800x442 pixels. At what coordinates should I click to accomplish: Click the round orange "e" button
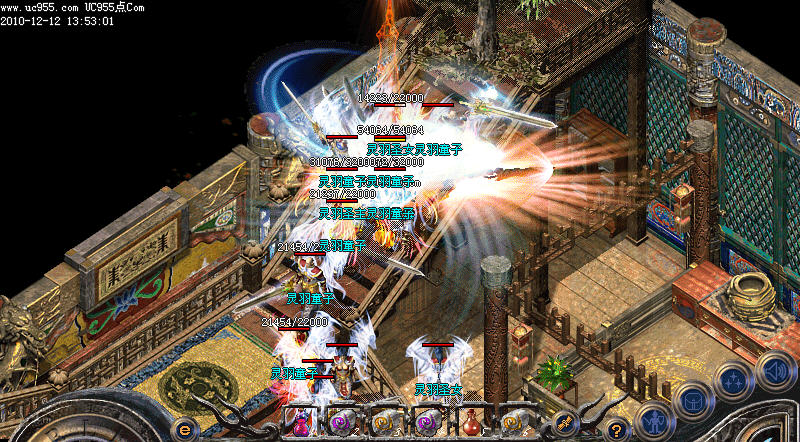(184, 427)
